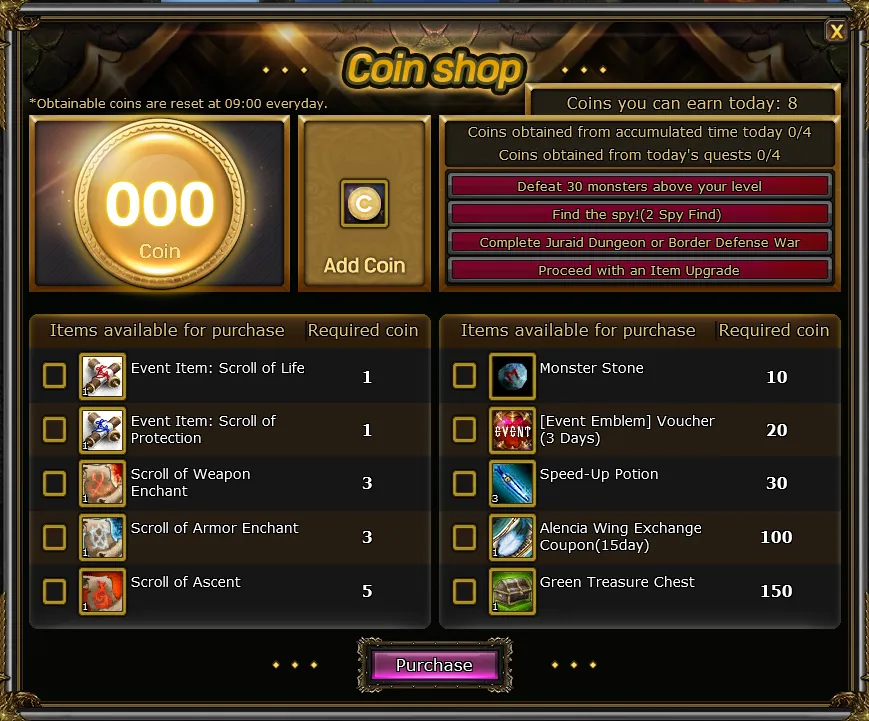Close the Coin shop window
The width and height of the screenshot is (869, 721).
tap(836, 31)
